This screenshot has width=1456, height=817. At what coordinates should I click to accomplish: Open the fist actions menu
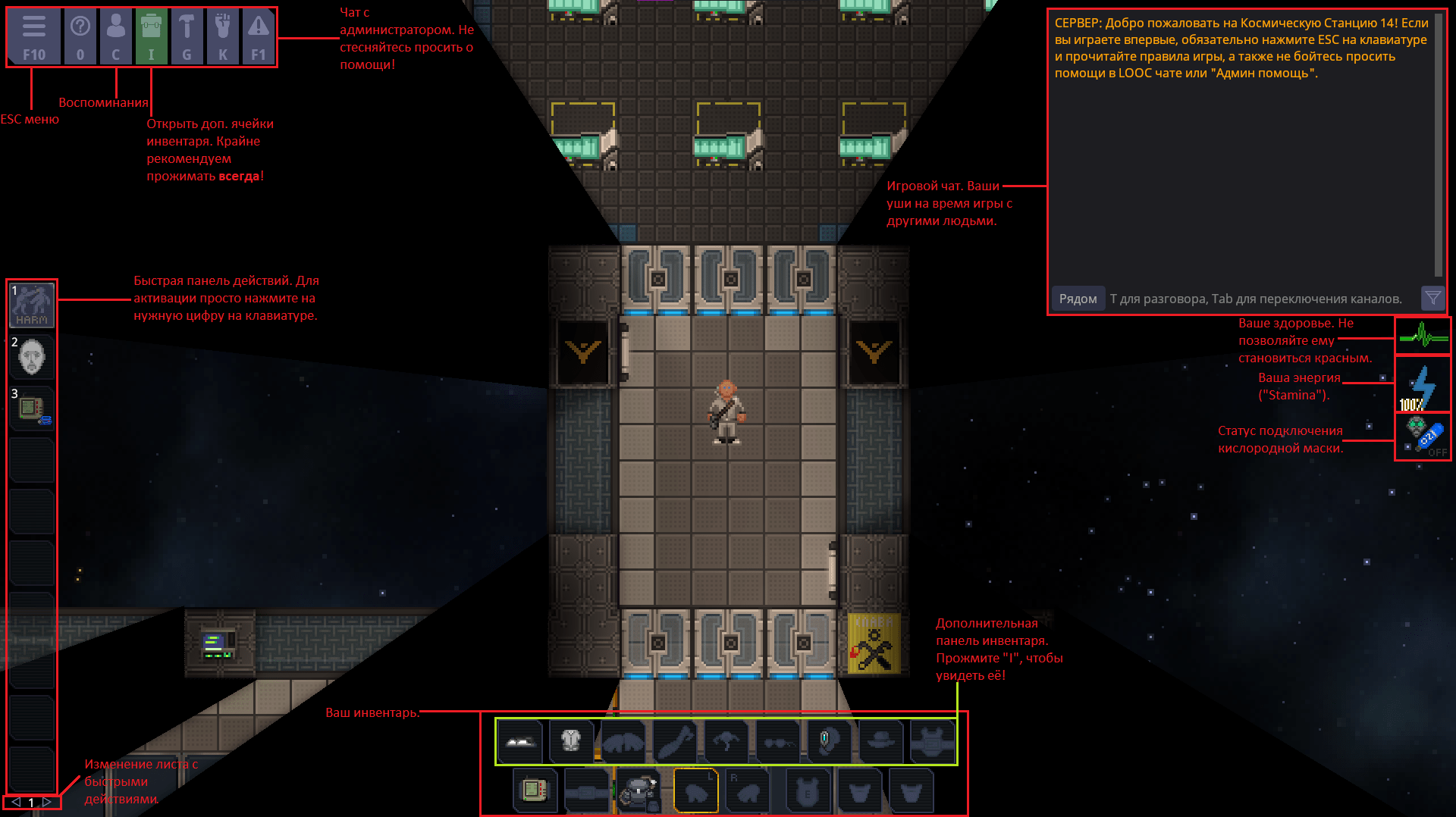222,37
